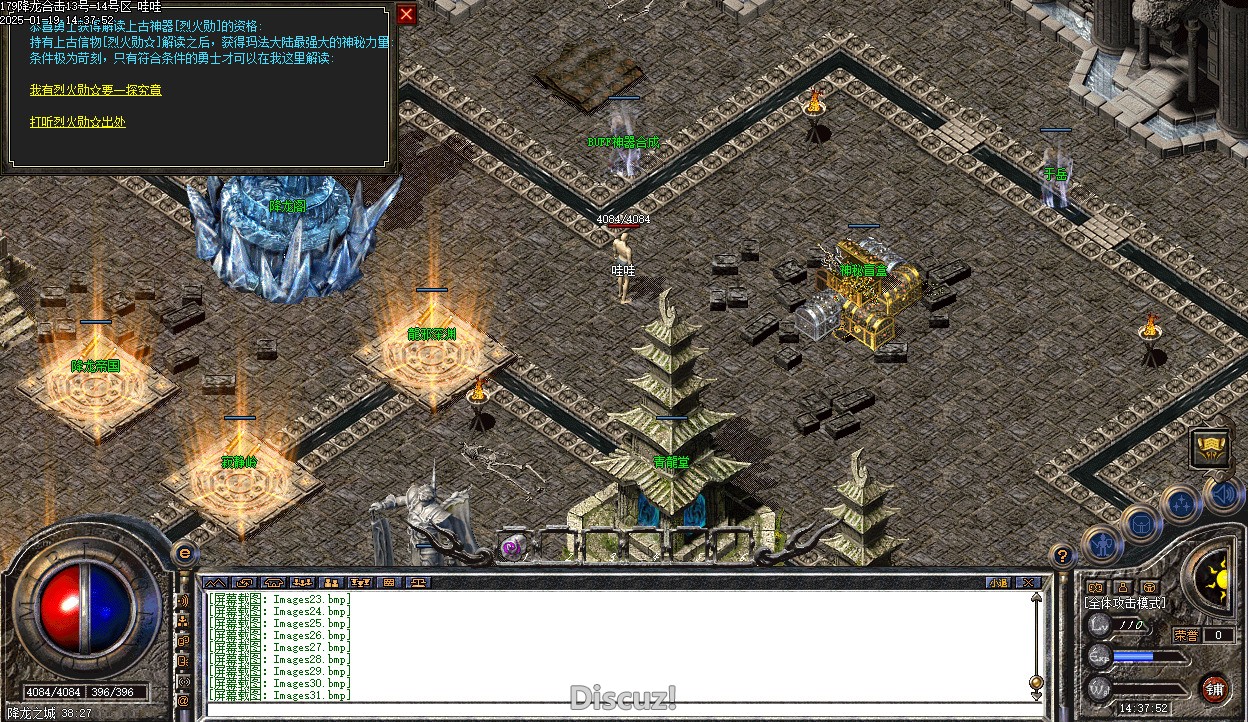
Task: Click the mountain-shaped chat toolbar button
Action: [215, 582]
